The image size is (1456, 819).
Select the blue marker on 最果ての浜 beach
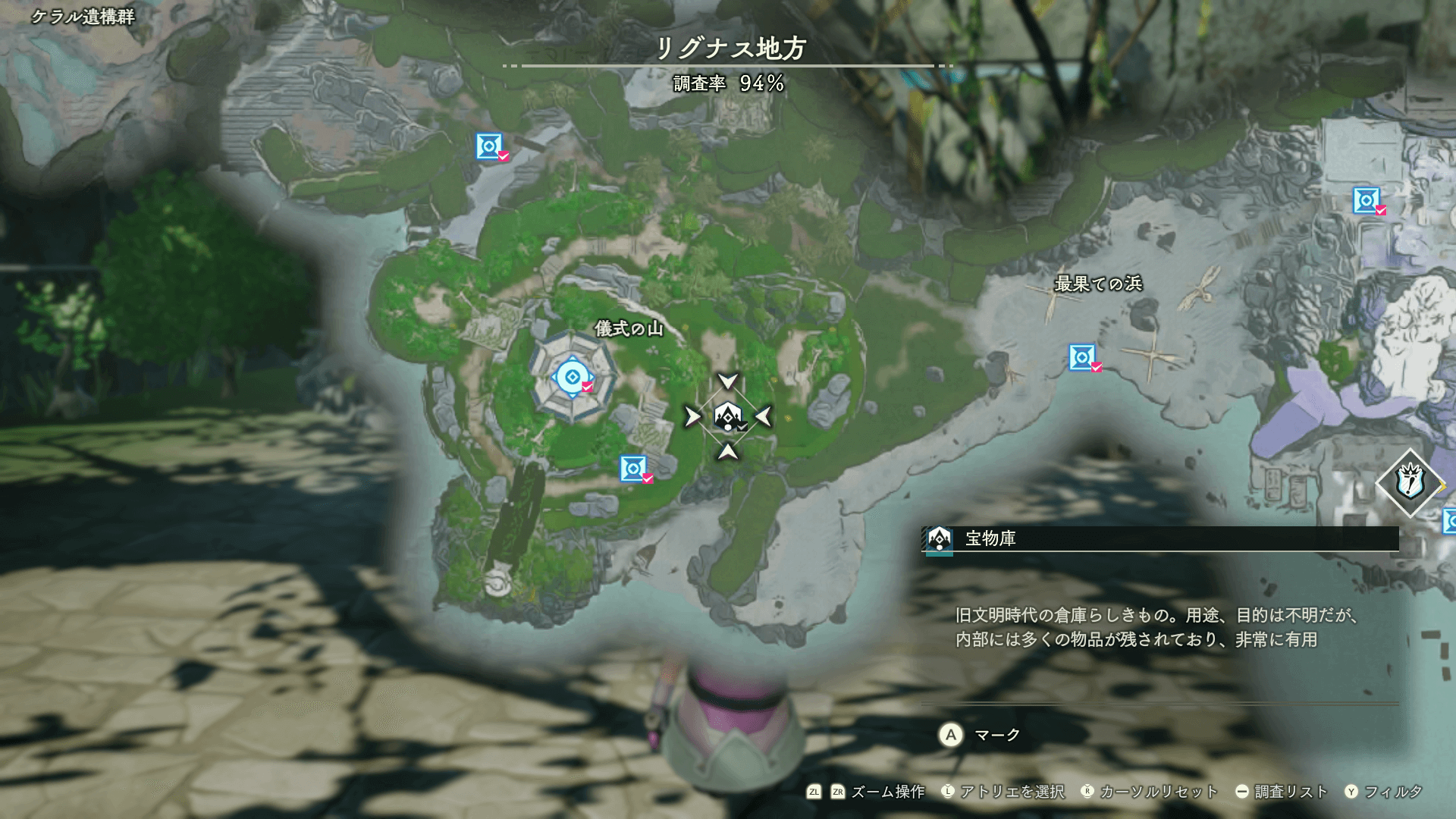click(1082, 356)
